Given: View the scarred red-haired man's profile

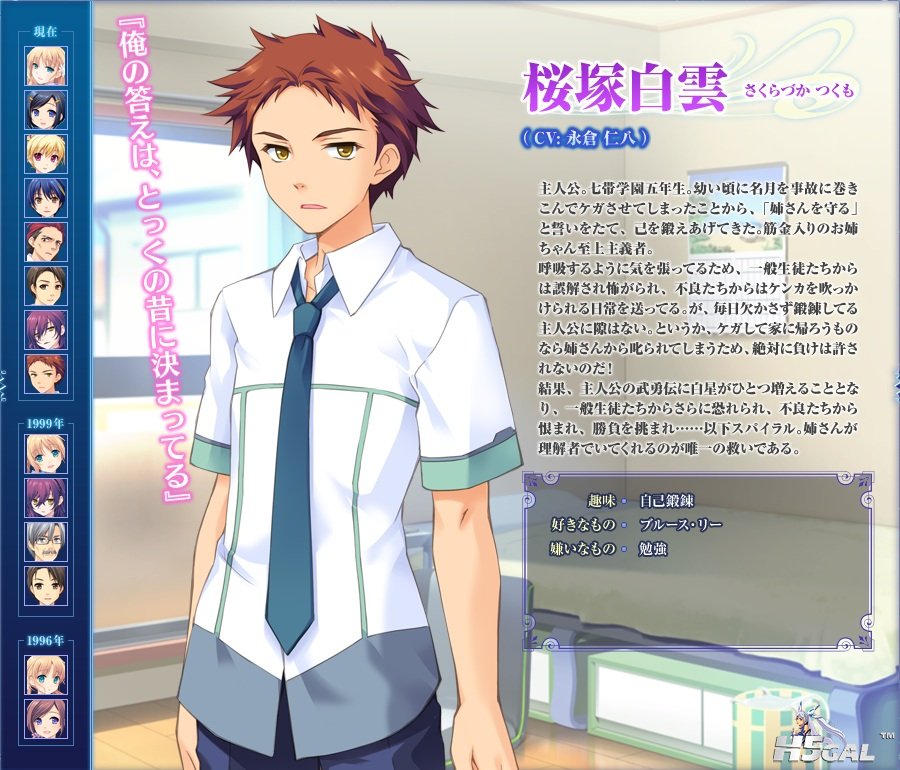Looking at the screenshot, I should click(47, 242).
